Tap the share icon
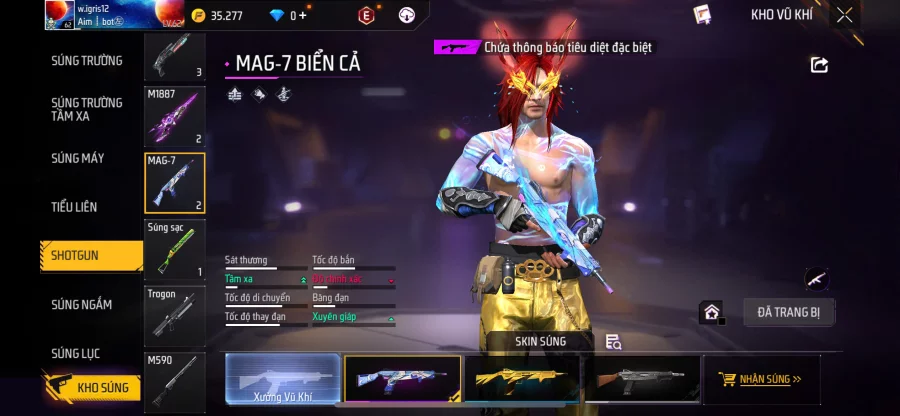The width and height of the screenshot is (900, 416). point(819,65)
